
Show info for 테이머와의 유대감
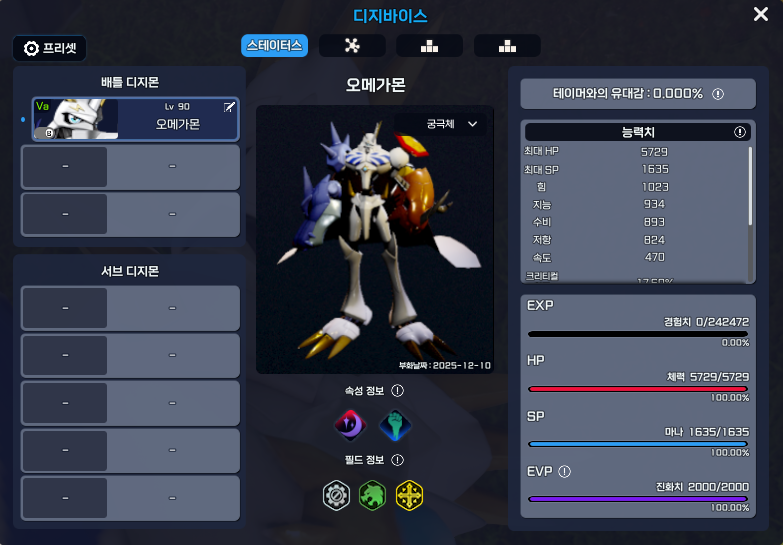point(718,94)
